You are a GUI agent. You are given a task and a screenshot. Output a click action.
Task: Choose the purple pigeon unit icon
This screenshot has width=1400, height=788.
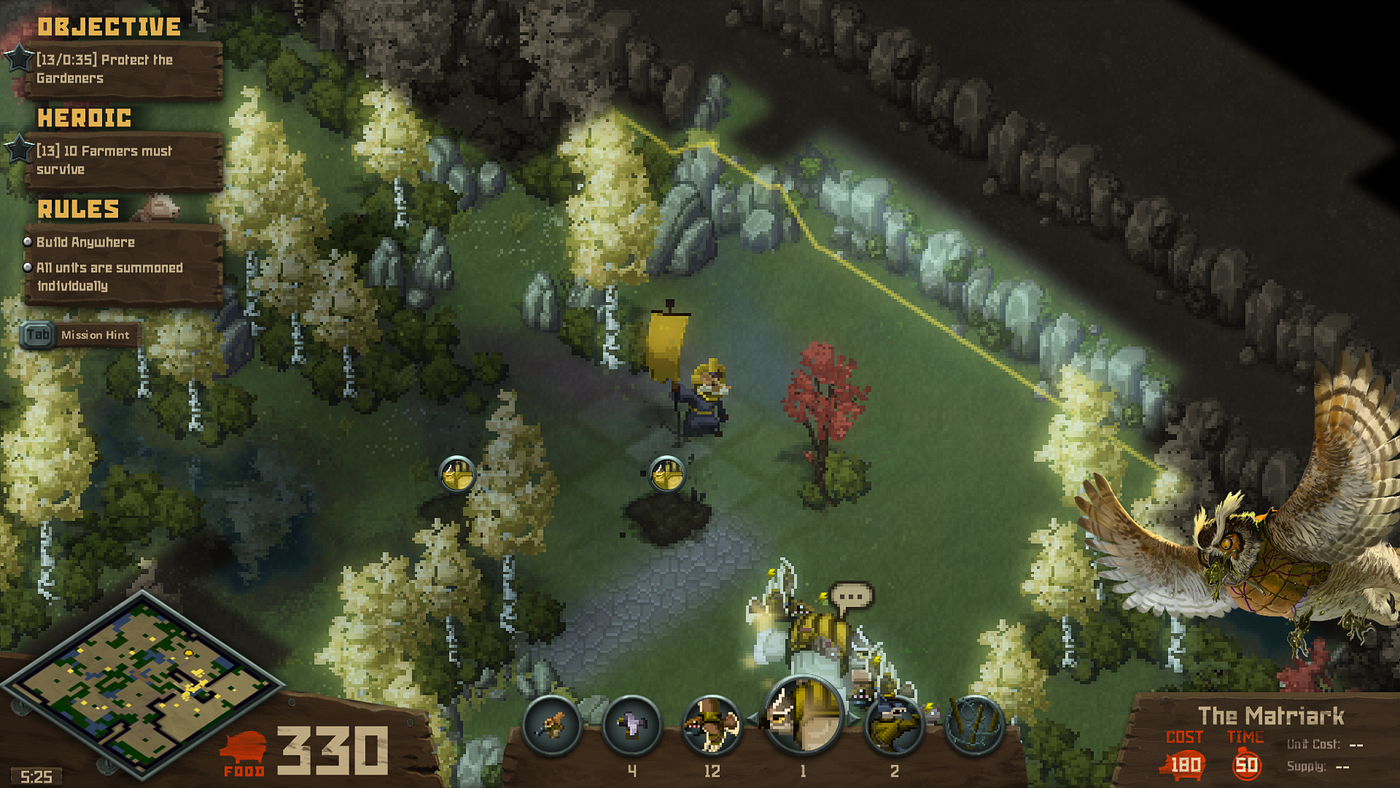632,725
